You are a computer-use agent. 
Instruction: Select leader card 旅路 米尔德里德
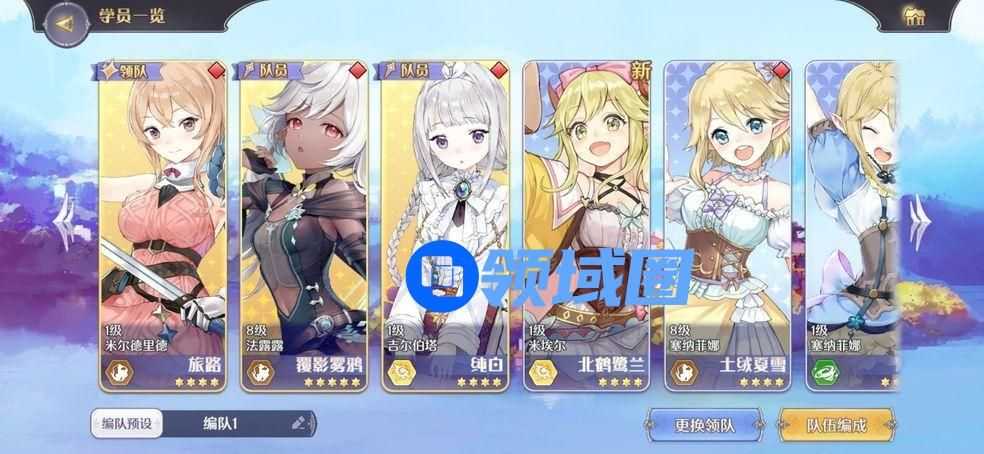point(164,225)
